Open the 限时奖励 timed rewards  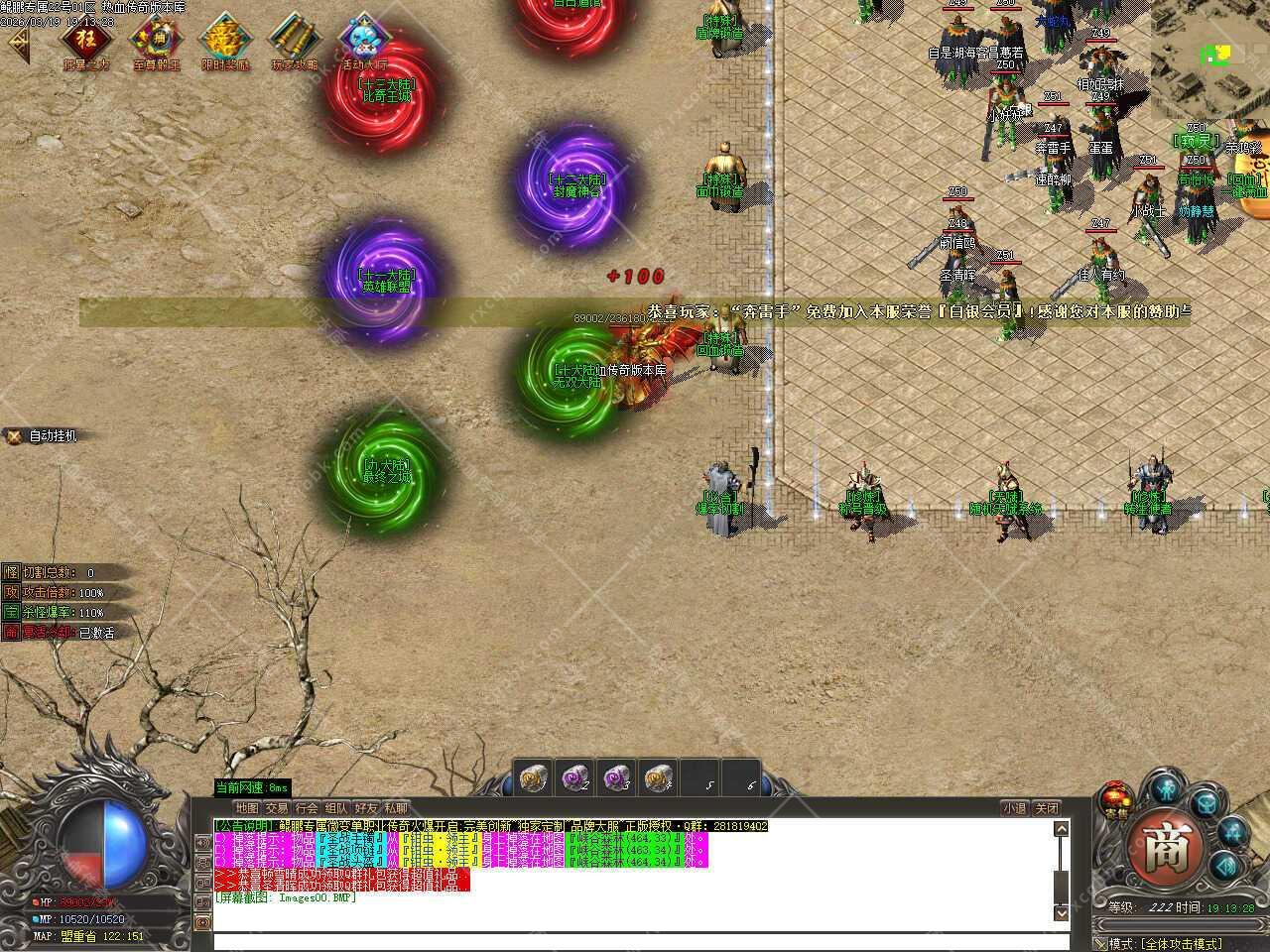(x=225, y=41)
